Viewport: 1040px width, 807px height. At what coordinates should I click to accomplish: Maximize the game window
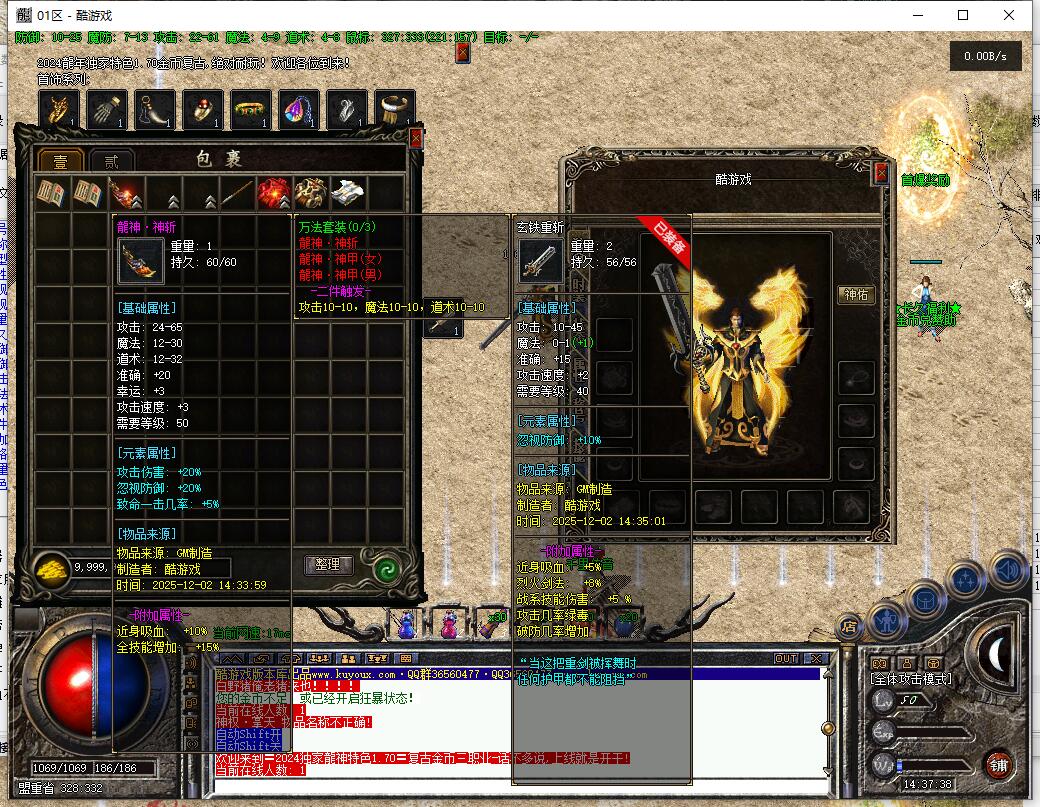[x=963, y=15]
